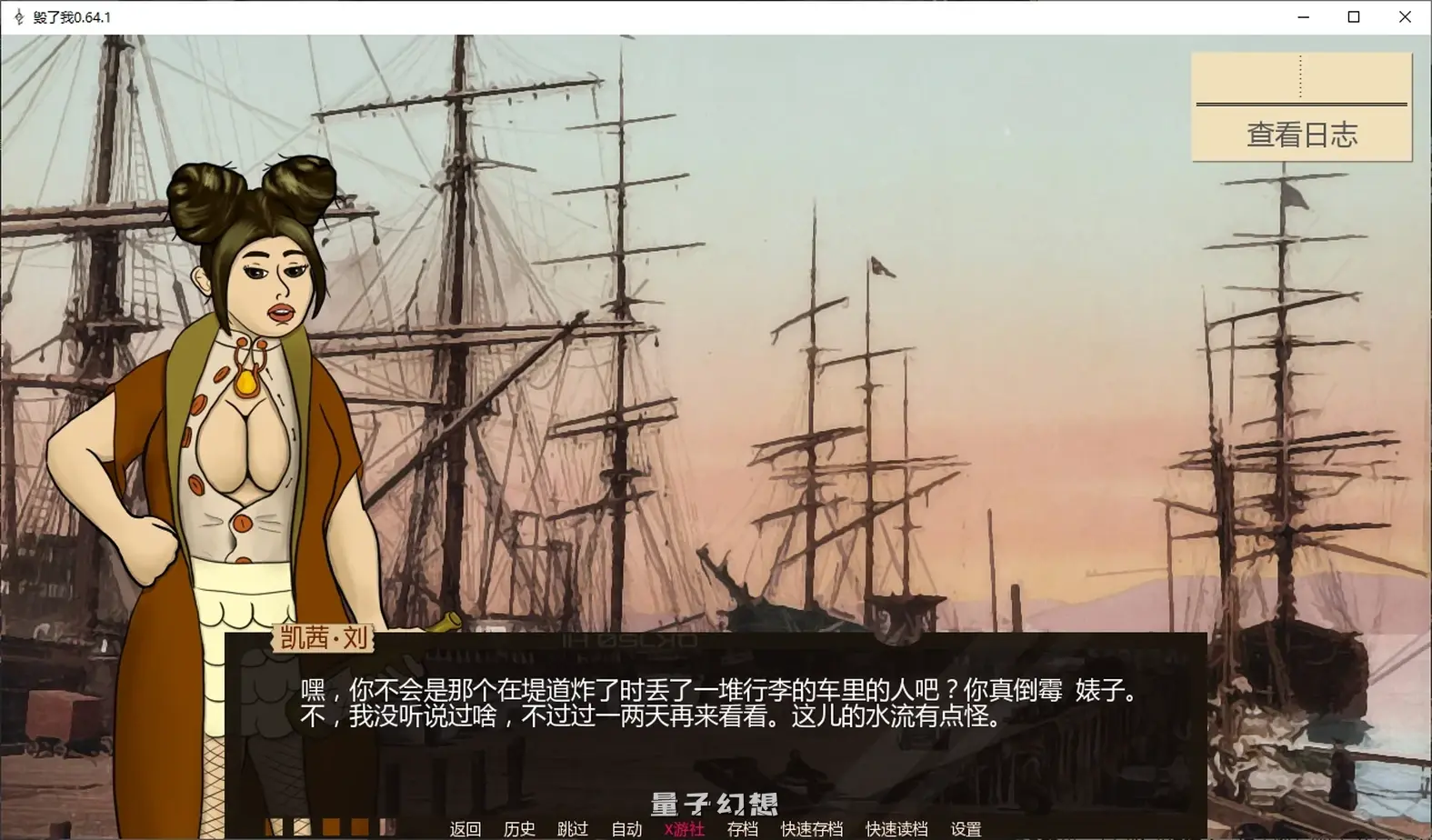Image resolution: width=1432 pixels, height=840 pixels.
Task: Open the 存档 save menu
Action: pyautogui.click(x=742, y=828)
